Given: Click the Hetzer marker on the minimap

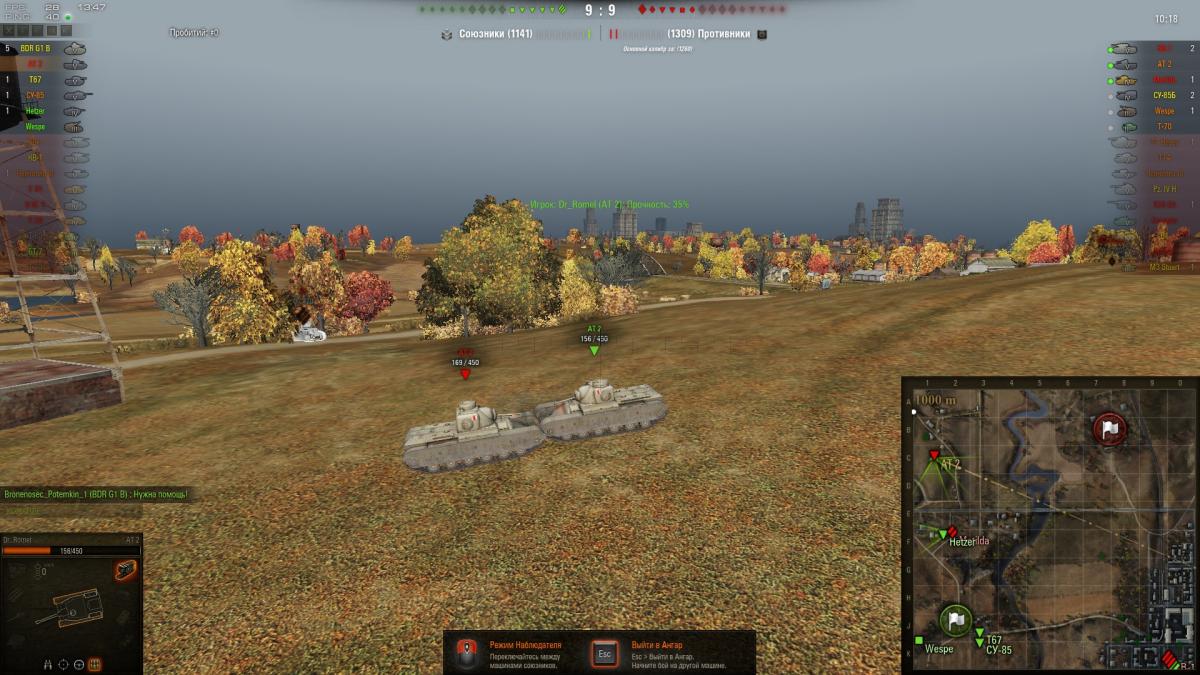Looking at the screenshot, I should click(943, 535).
